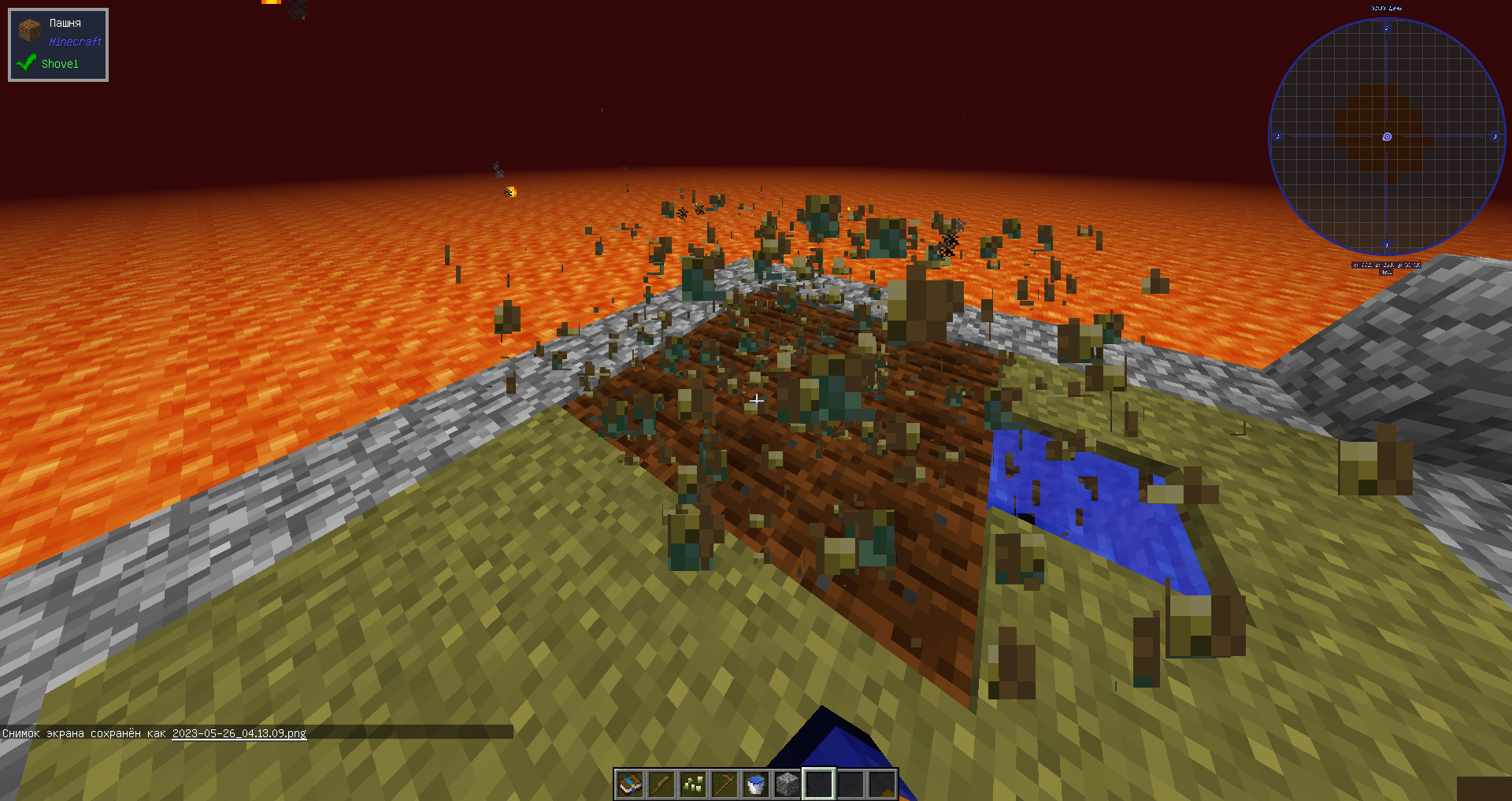Select the book in the first hotbar slot
This screenshot has height=801, width=1512.
point(628,784)
